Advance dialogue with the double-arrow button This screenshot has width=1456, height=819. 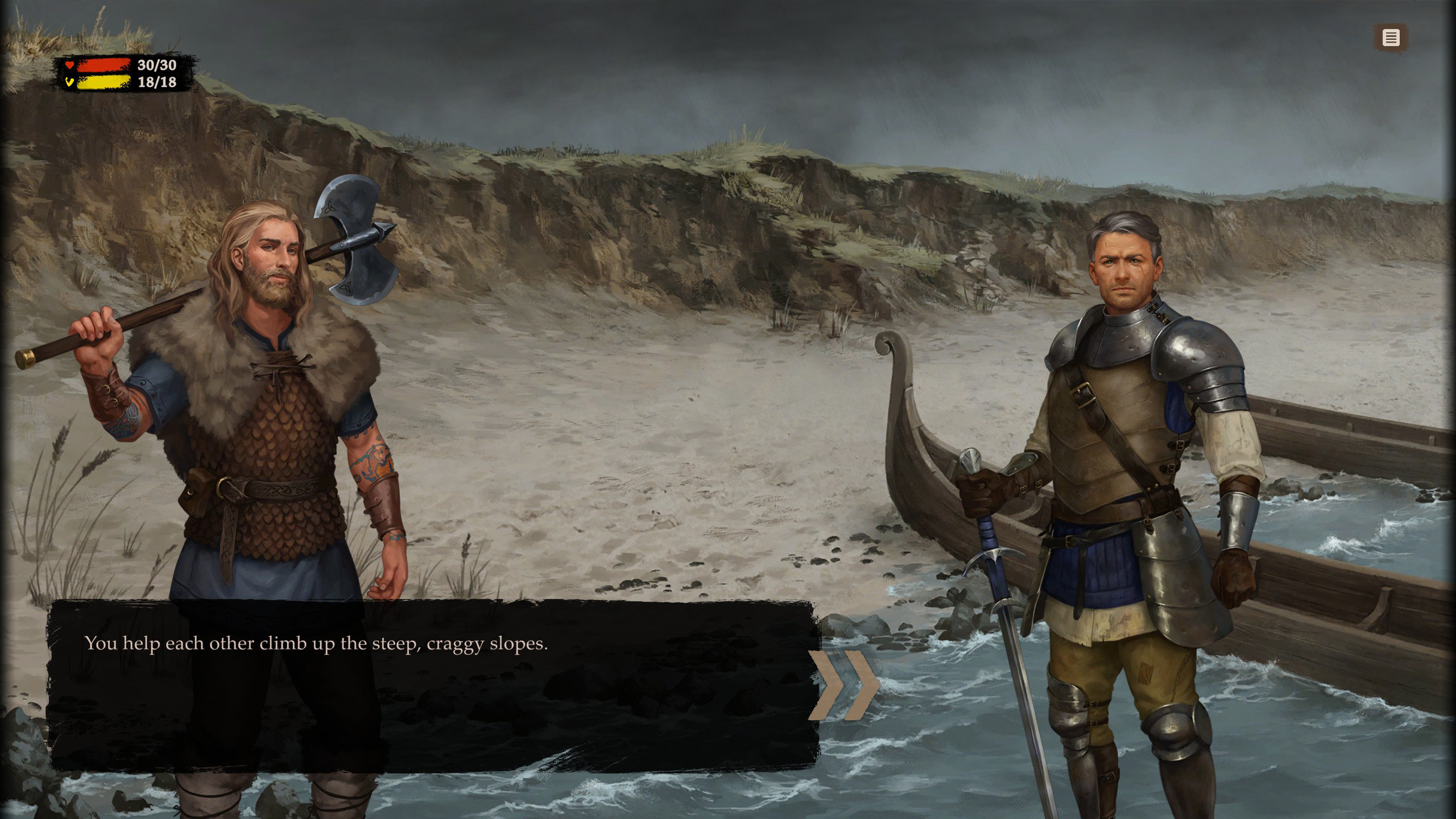[x=844, y=685]
